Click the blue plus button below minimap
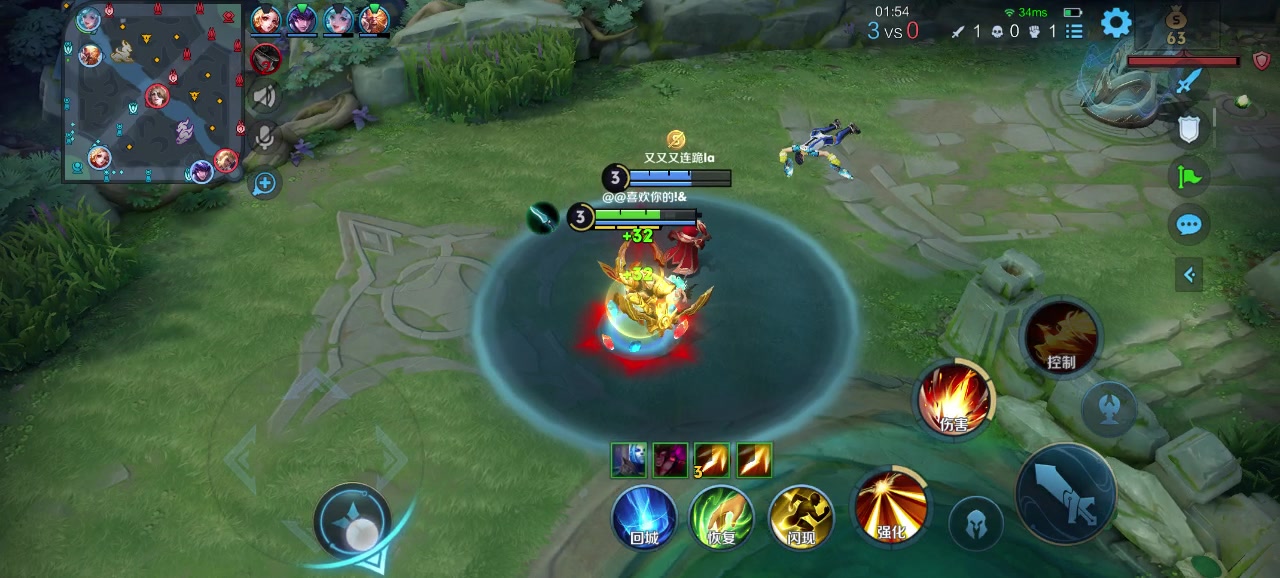 (265, 183)
